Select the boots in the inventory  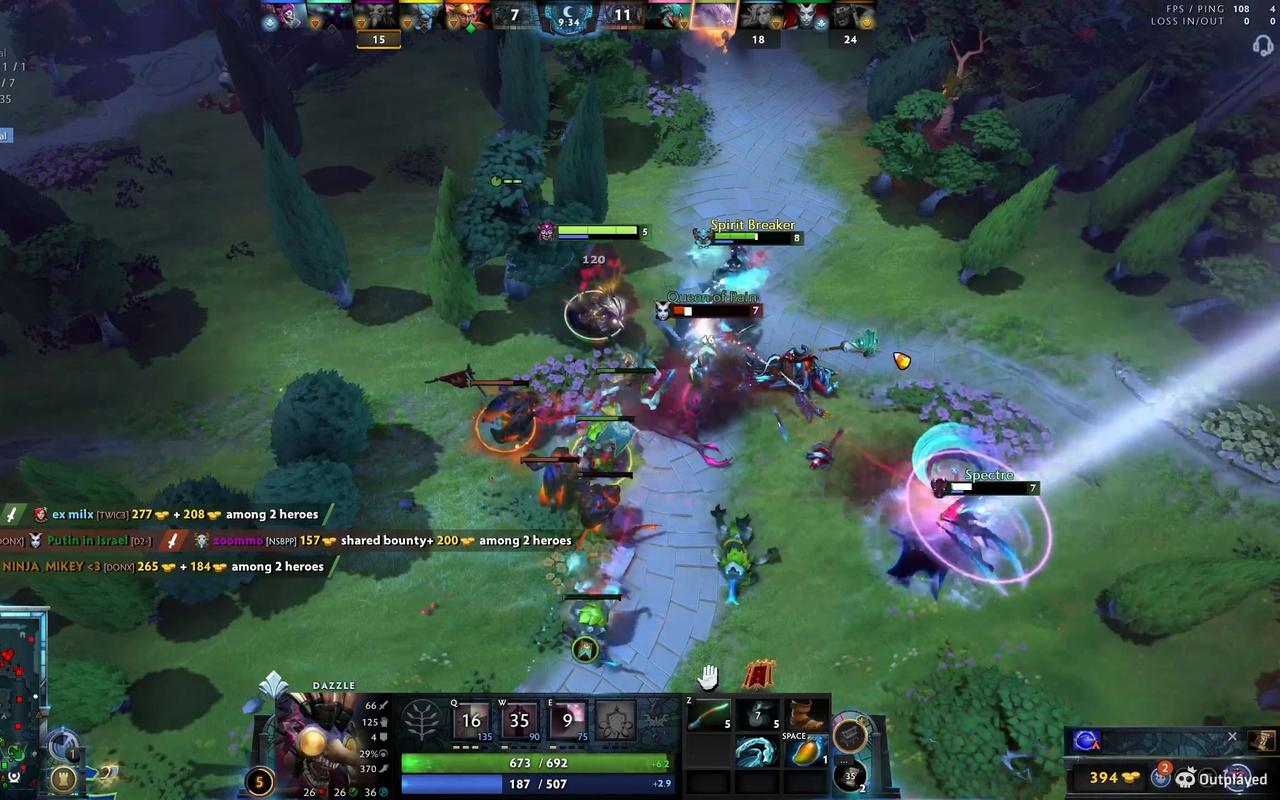tap(806, 712)
